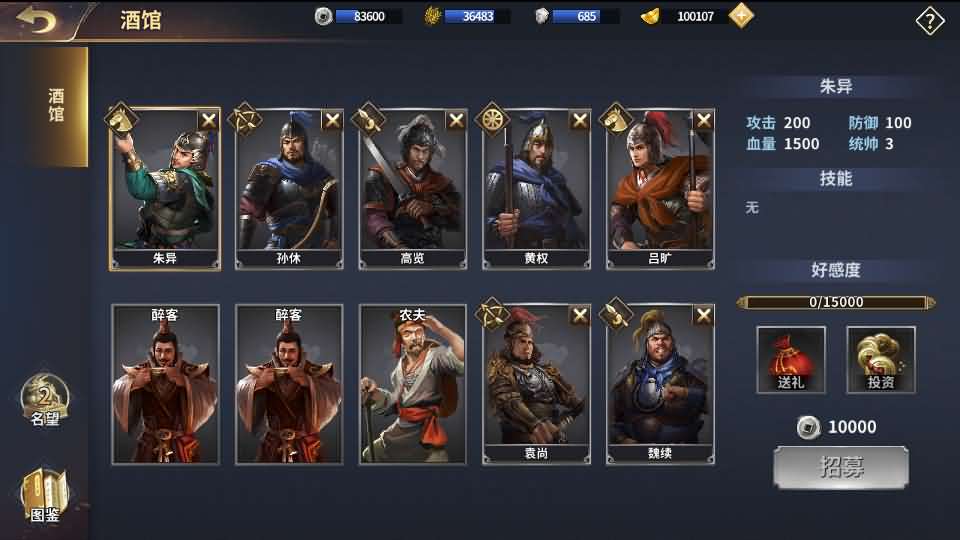This screenshot has width=960, height=540.
Task: Choose the 吕旷 general card
Action: point(661,190)
